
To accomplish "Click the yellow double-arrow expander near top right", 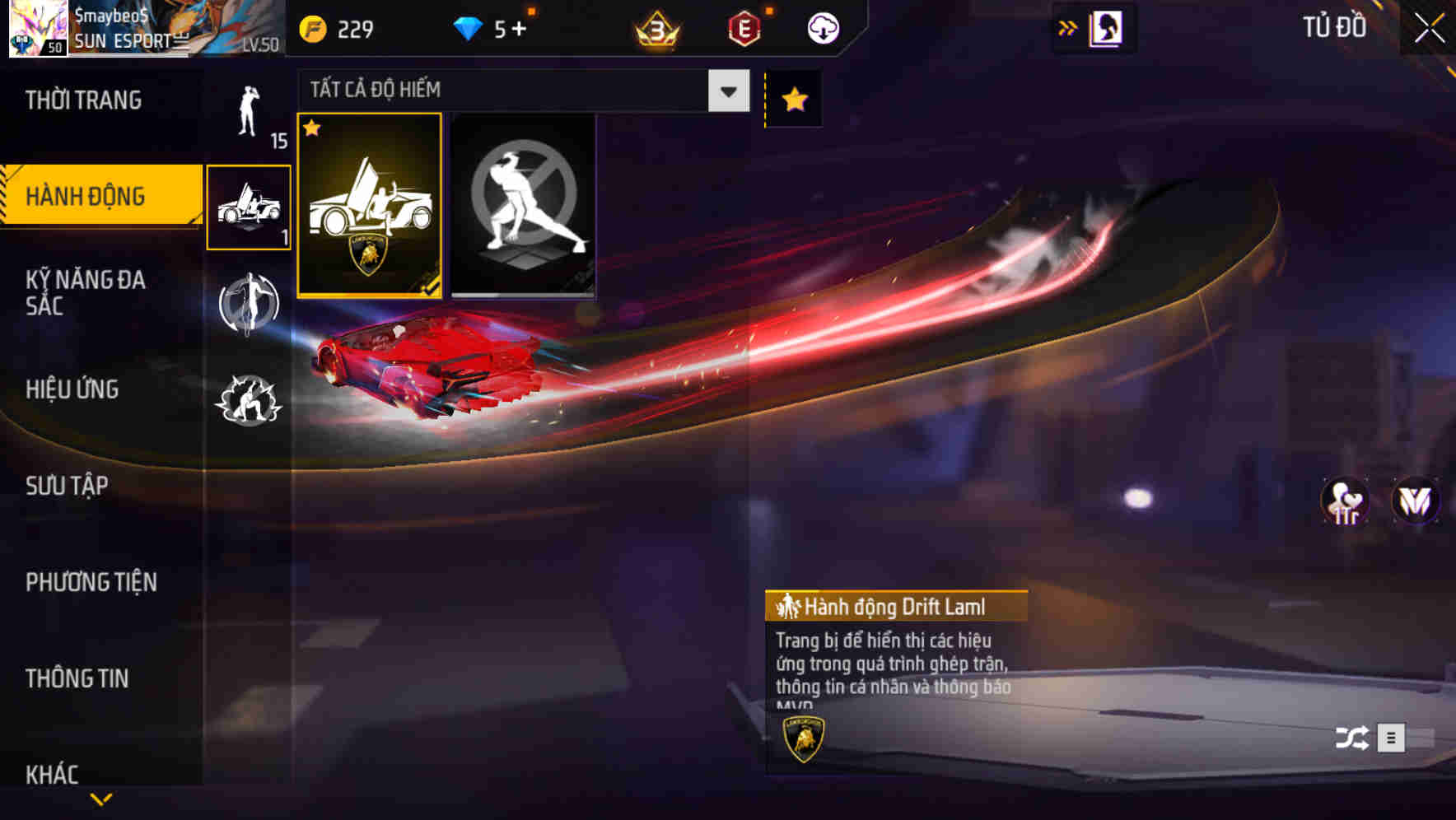I will (x=1066, y=26).
